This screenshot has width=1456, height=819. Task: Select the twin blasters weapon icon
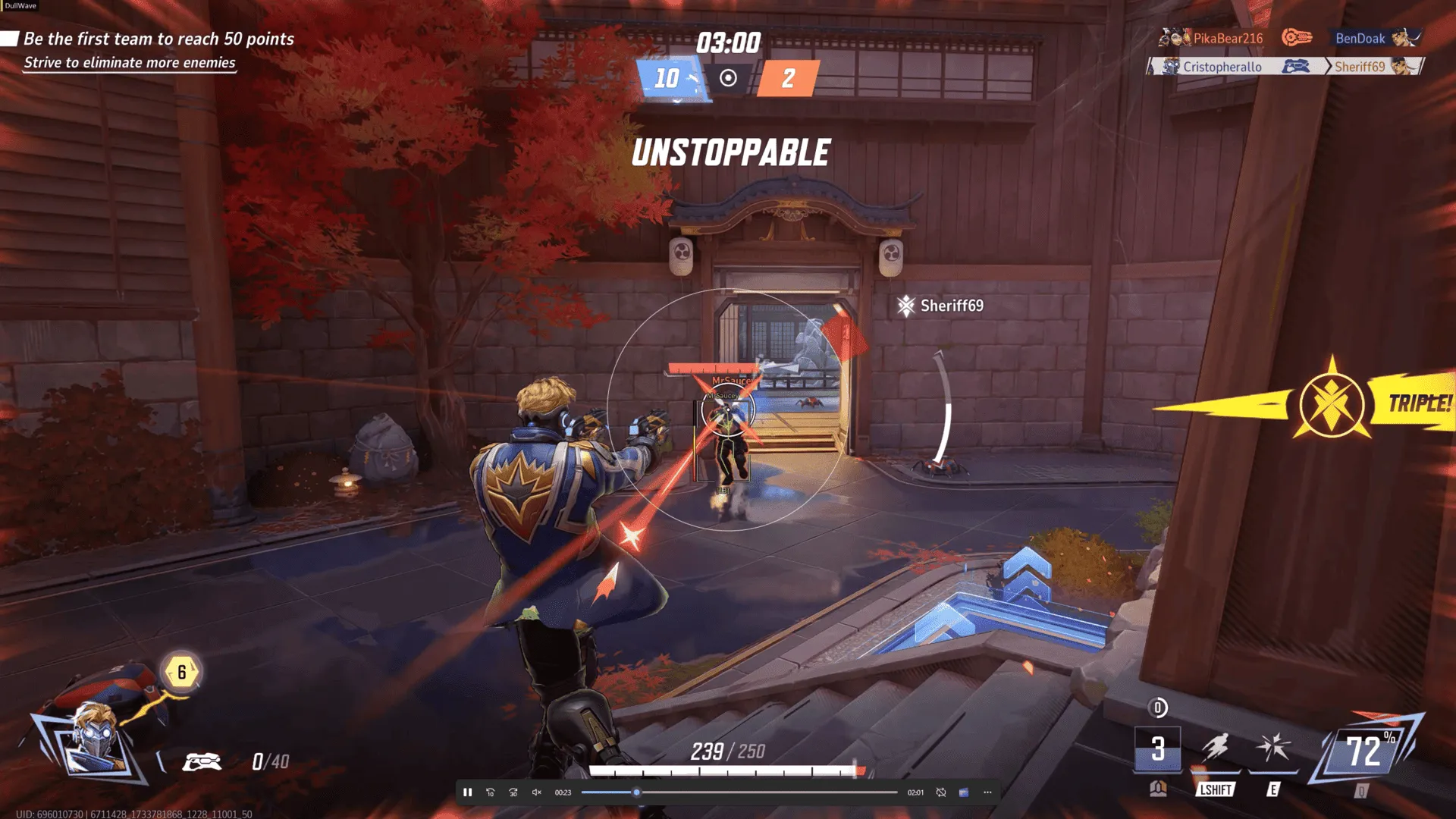202,761
